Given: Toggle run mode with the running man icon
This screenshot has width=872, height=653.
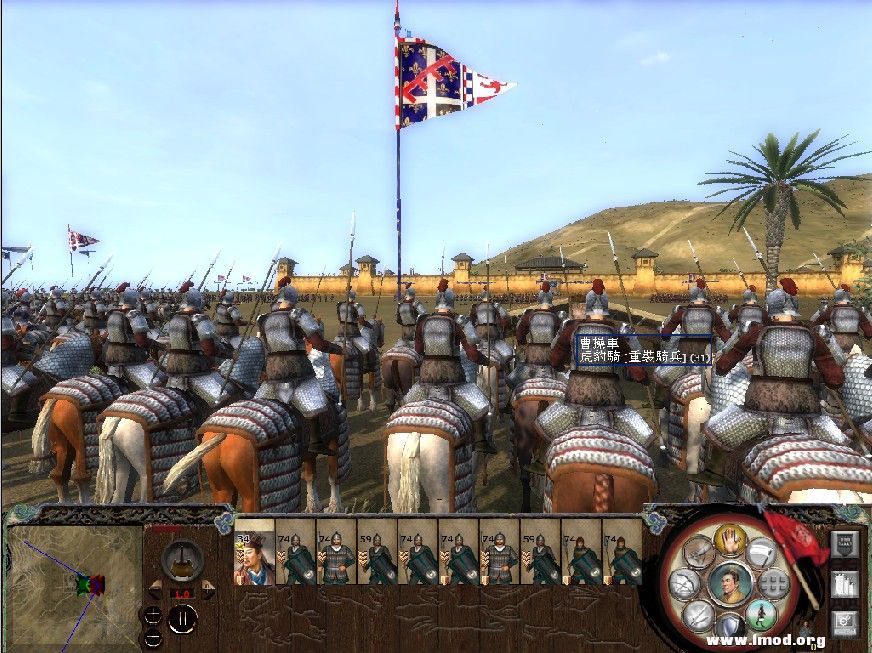Looking at the screenshot, I should point(760,614).
